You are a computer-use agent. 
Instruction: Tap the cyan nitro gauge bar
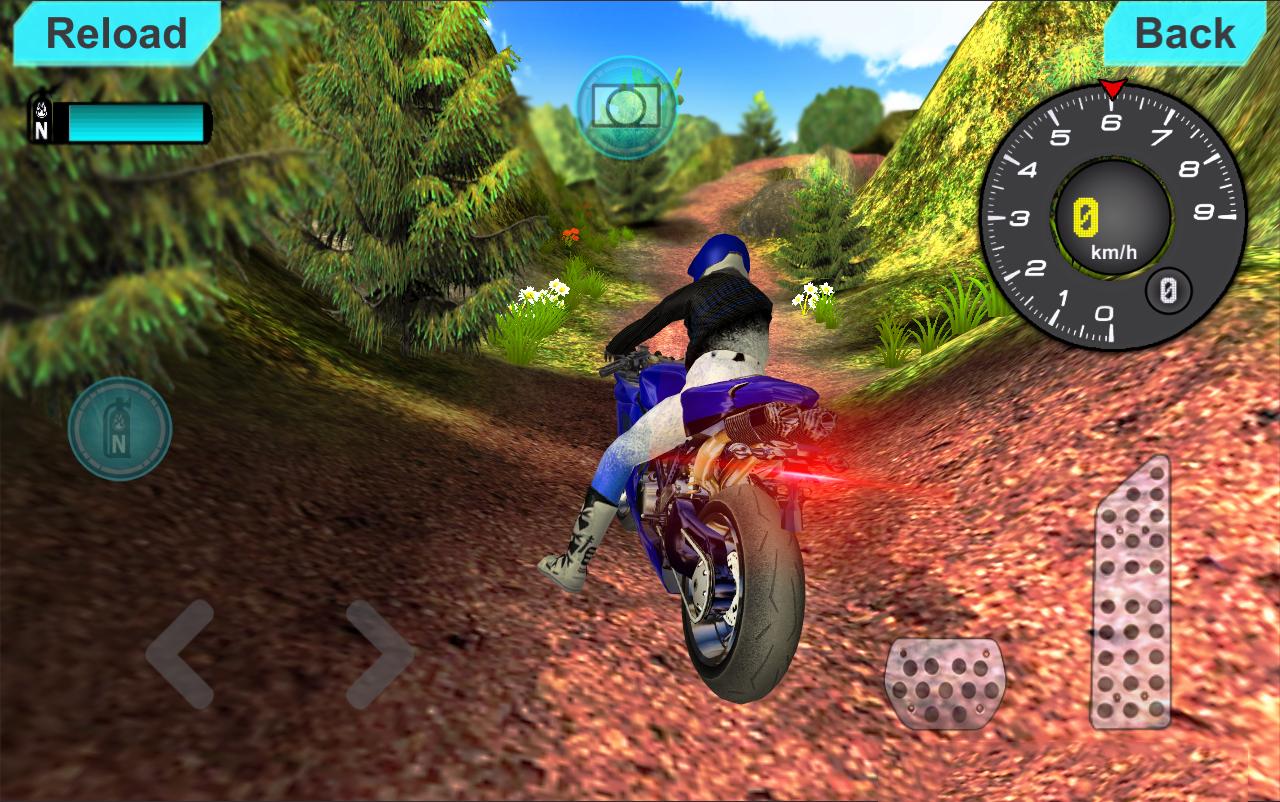coord(135,125)
